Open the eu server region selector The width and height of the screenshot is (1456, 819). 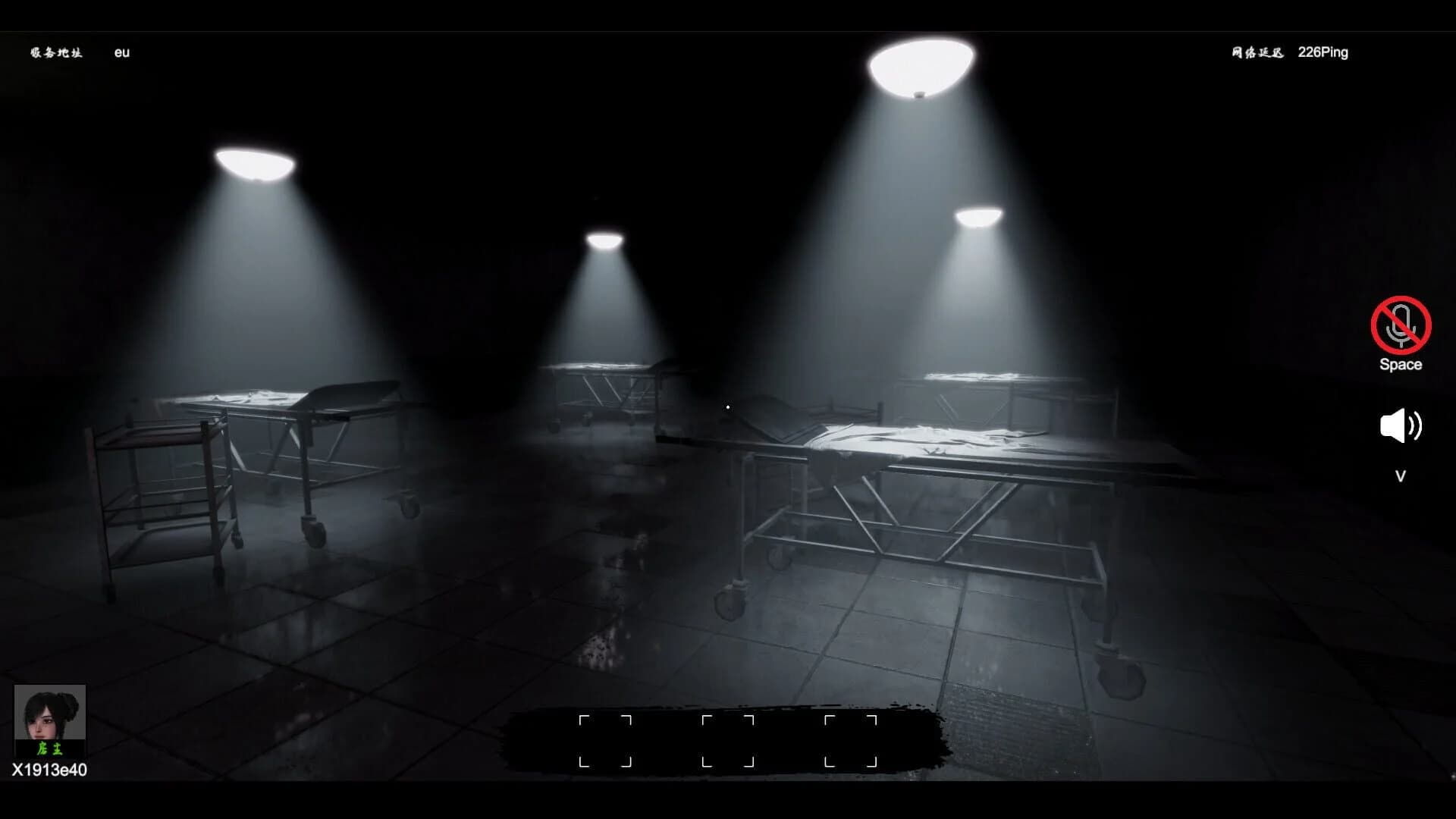click(121, 52)
